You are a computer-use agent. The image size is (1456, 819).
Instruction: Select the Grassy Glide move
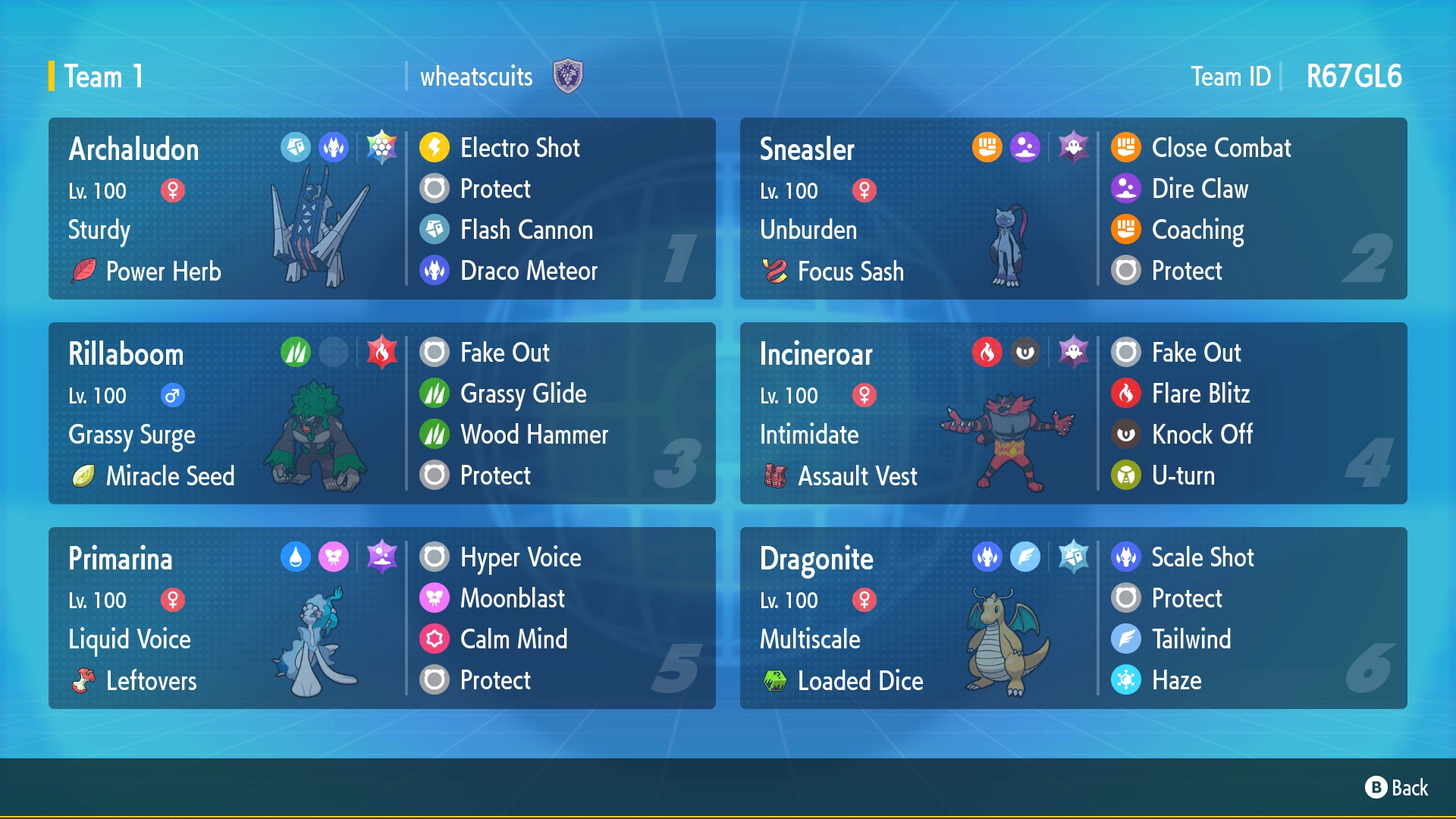click(522, 394)
